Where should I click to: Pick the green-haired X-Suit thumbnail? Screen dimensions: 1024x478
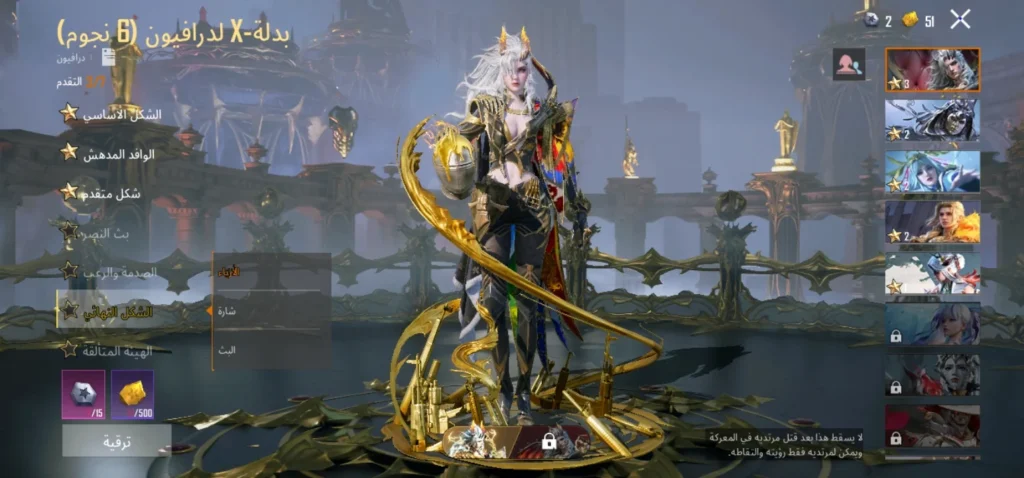pos(932,171)
